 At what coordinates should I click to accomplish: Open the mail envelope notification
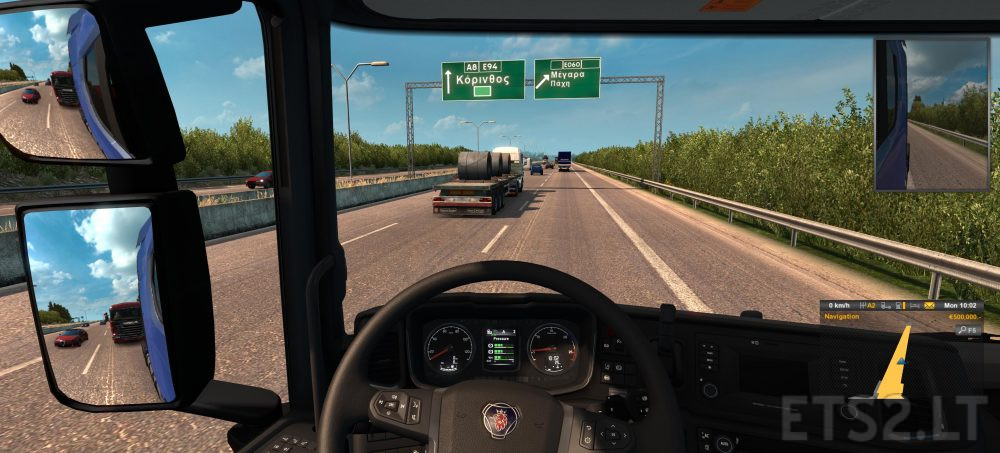pos(929,306)
